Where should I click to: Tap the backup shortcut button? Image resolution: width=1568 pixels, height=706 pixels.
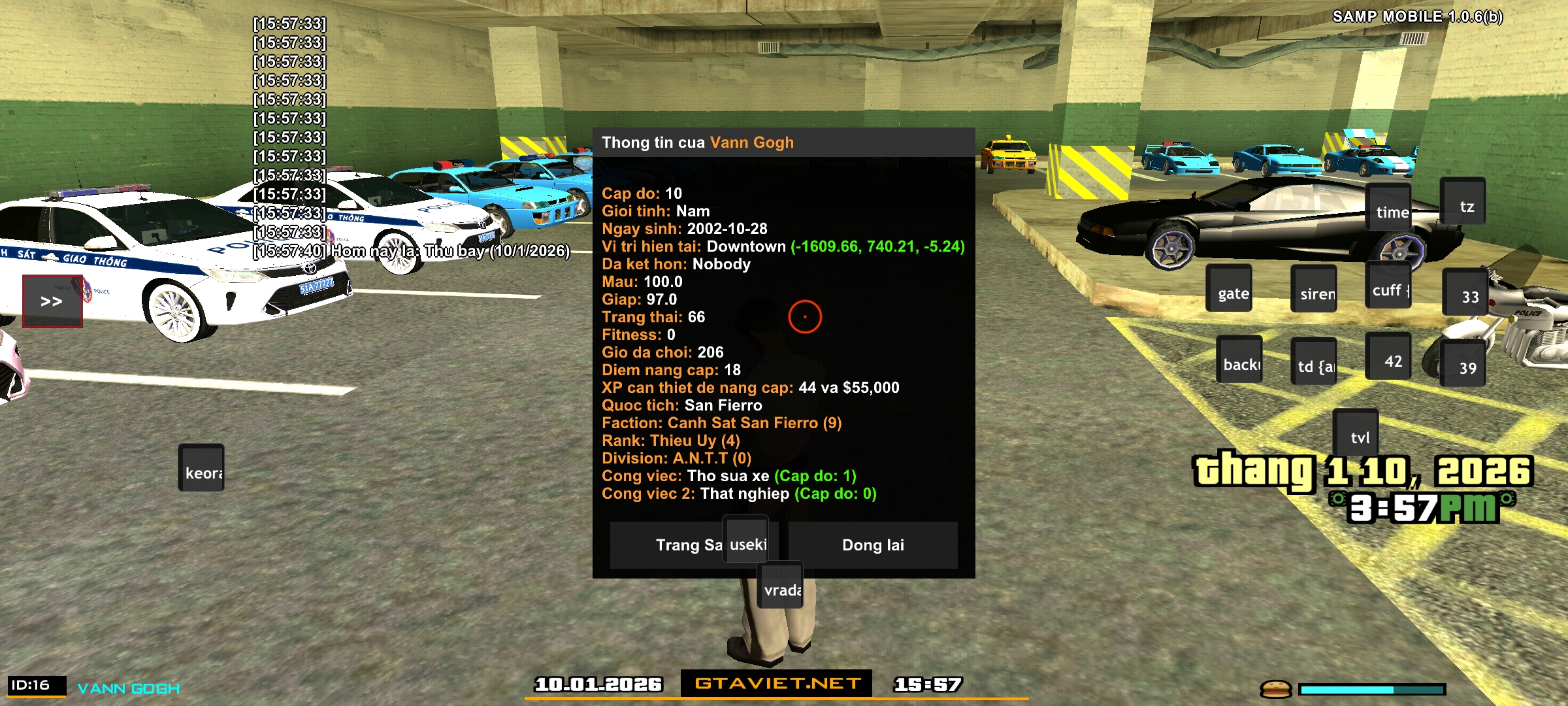(x=1239, y=360)
